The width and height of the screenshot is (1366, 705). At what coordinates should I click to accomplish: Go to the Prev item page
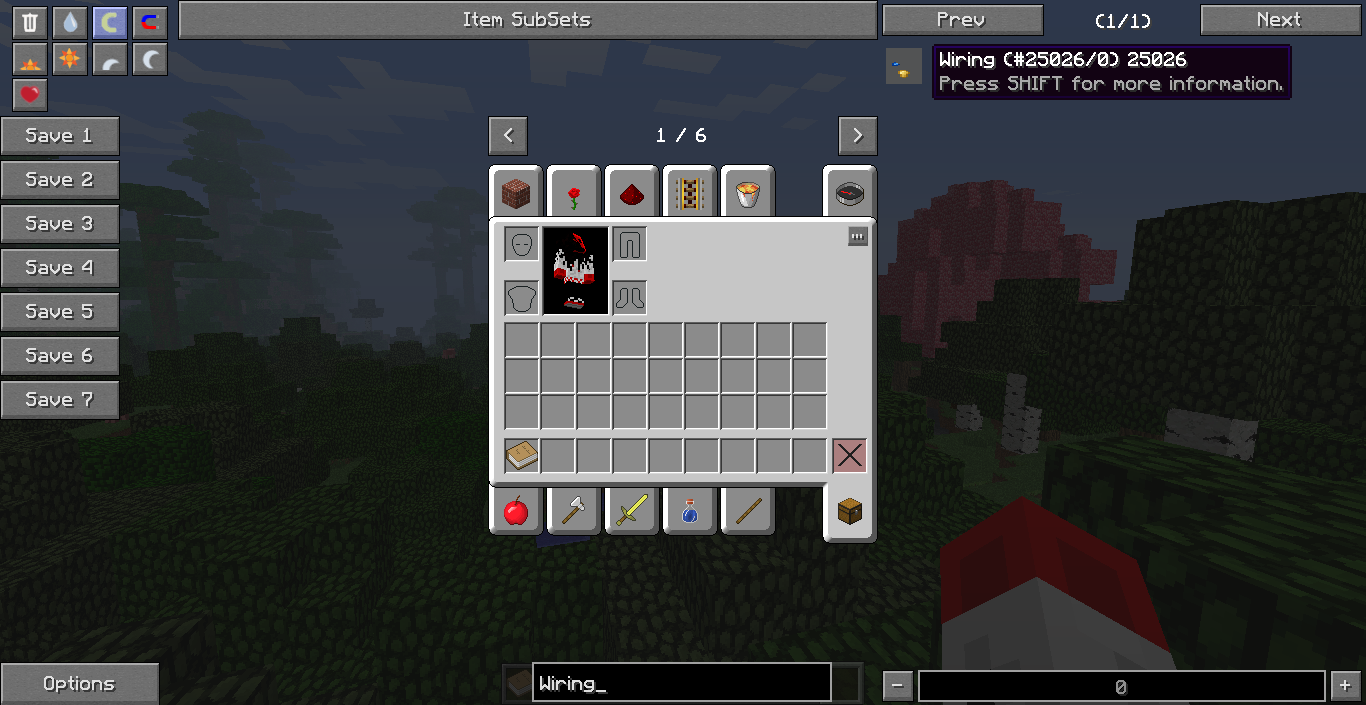tap(962, 20)
